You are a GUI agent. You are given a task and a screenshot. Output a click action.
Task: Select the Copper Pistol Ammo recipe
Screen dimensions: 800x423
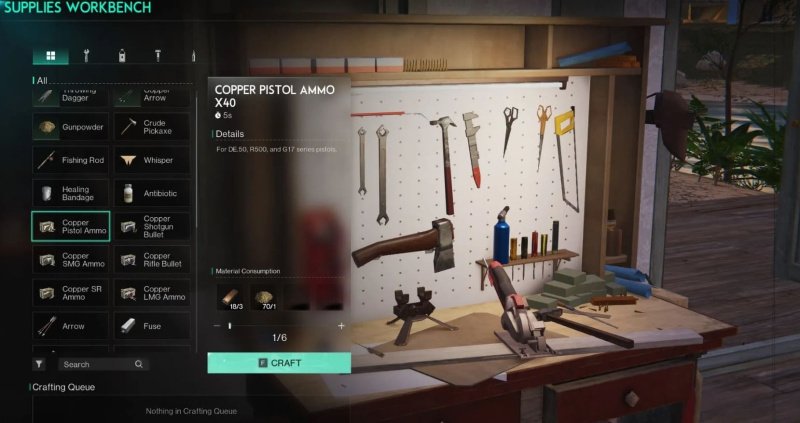pos(70,226)
